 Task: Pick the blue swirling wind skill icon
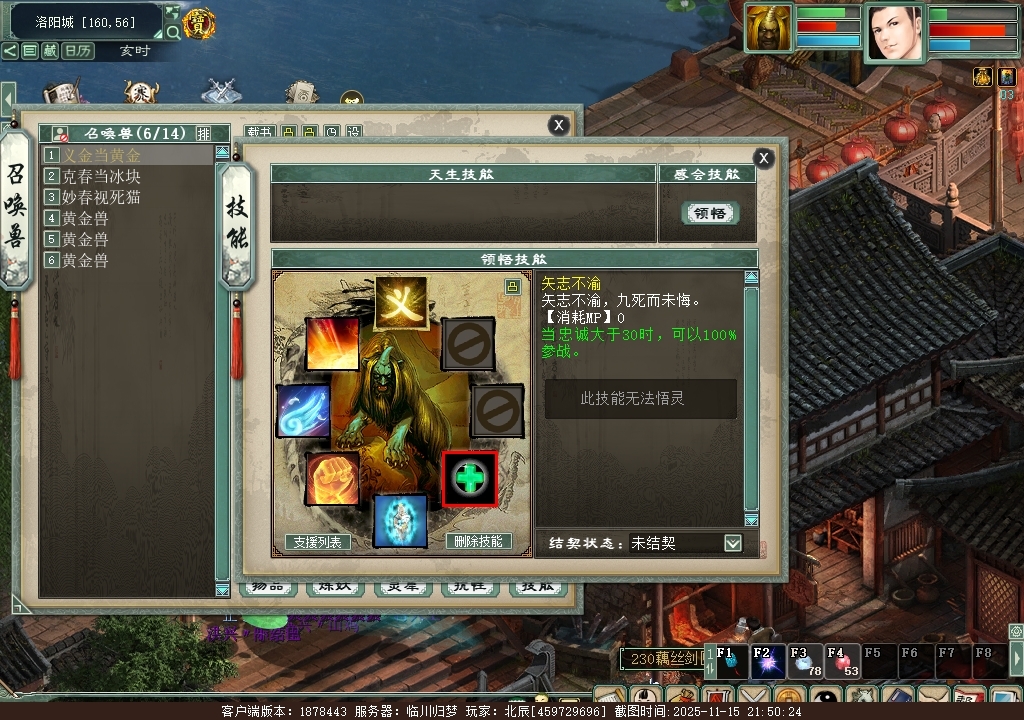coord(303,411)
